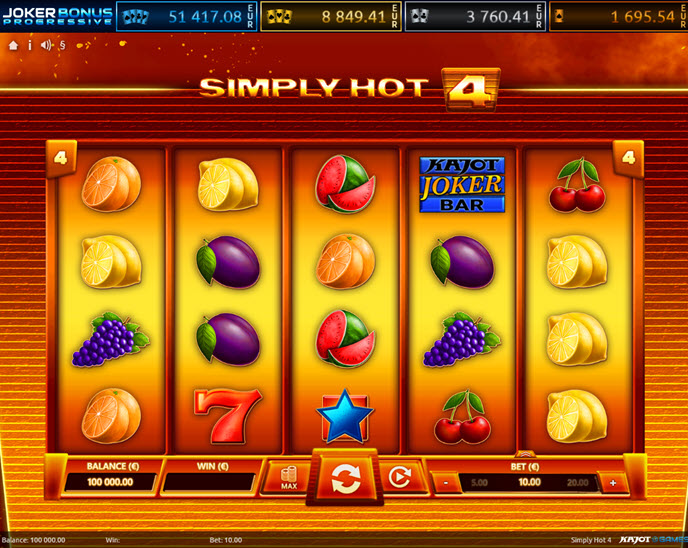Choose the 5.00 bet value
This screenshot has width=688, height=548.
point(479,482)
